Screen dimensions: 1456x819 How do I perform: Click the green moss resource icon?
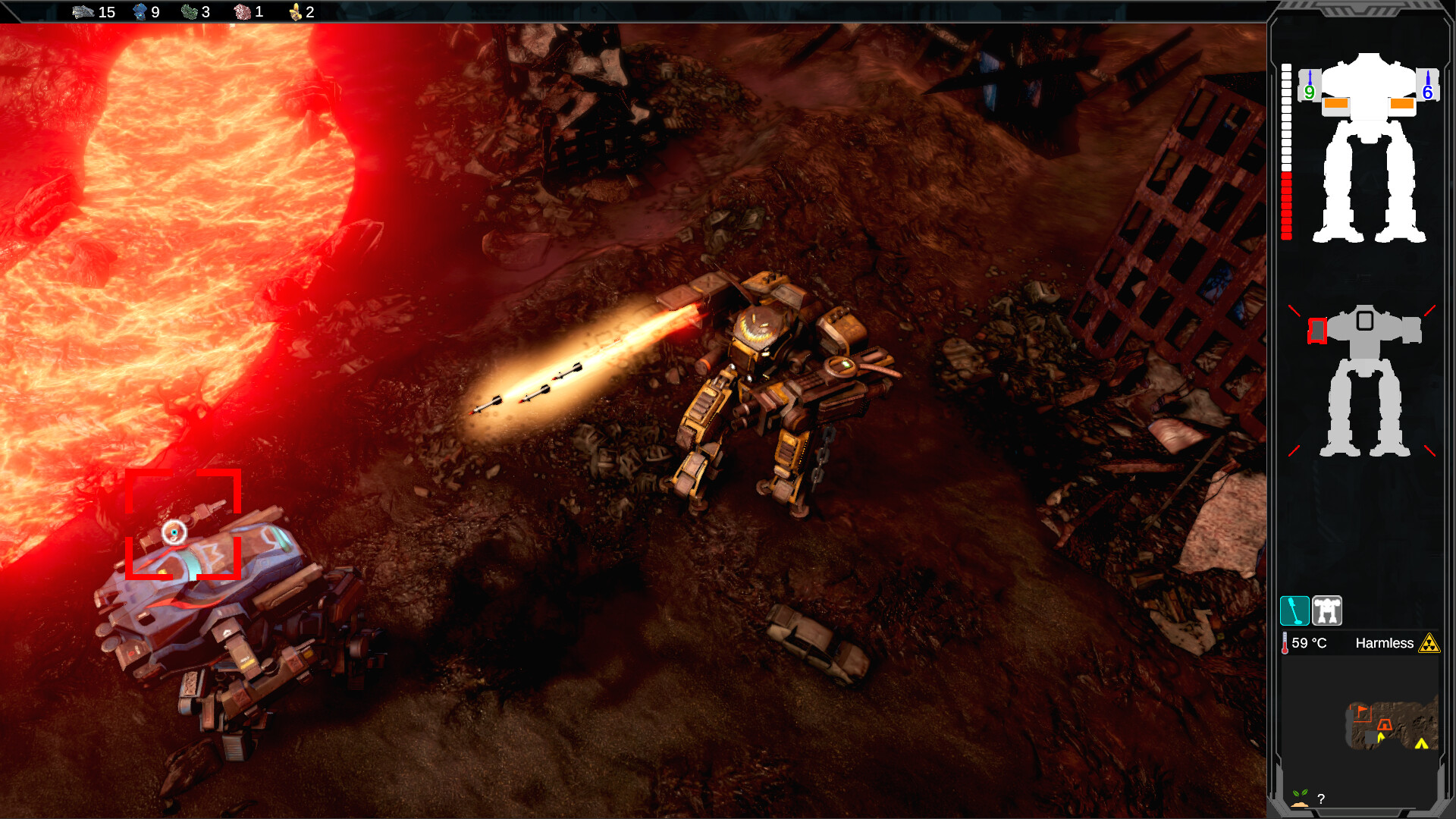pos(189,11)
